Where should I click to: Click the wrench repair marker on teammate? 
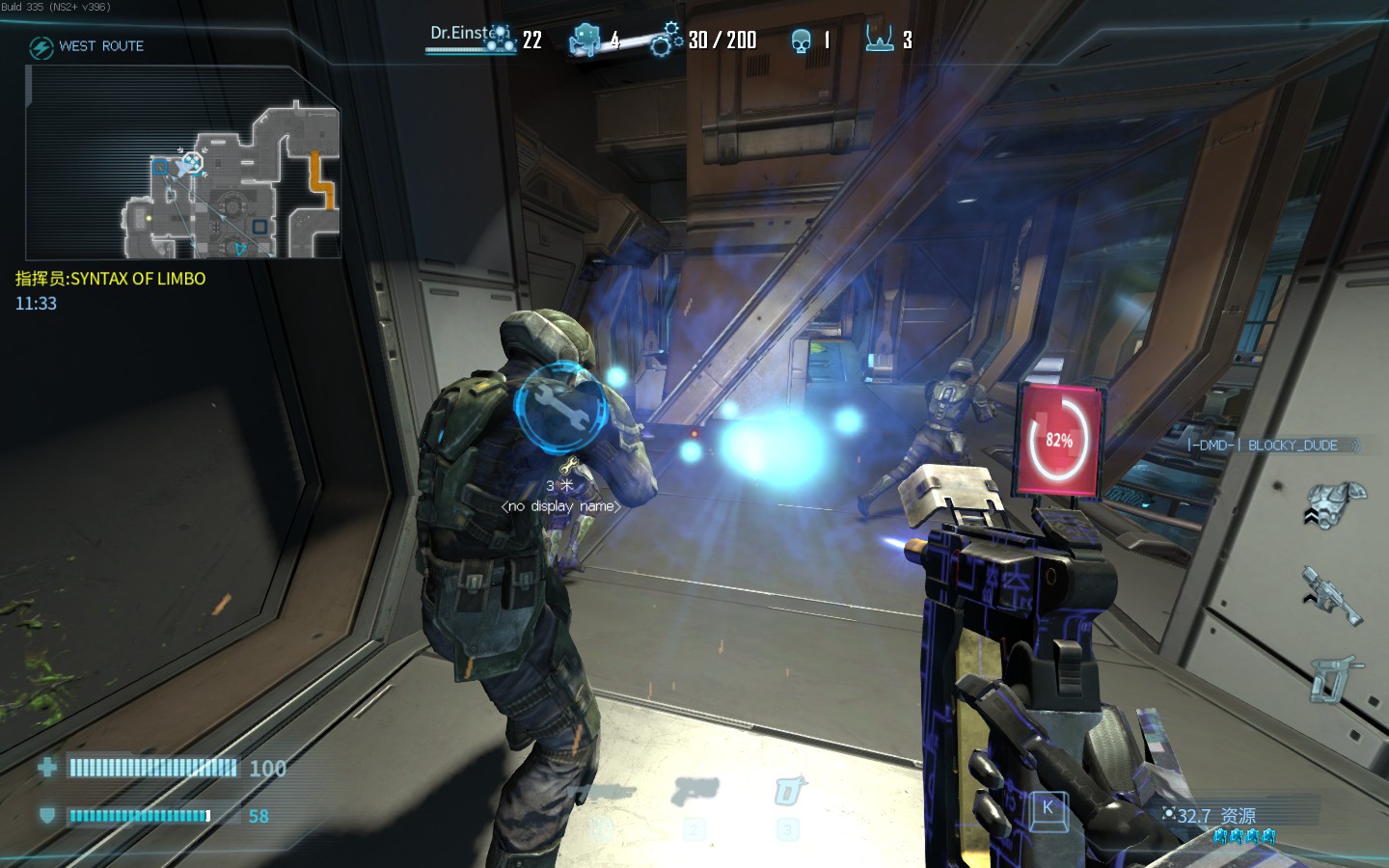point(560,408)
